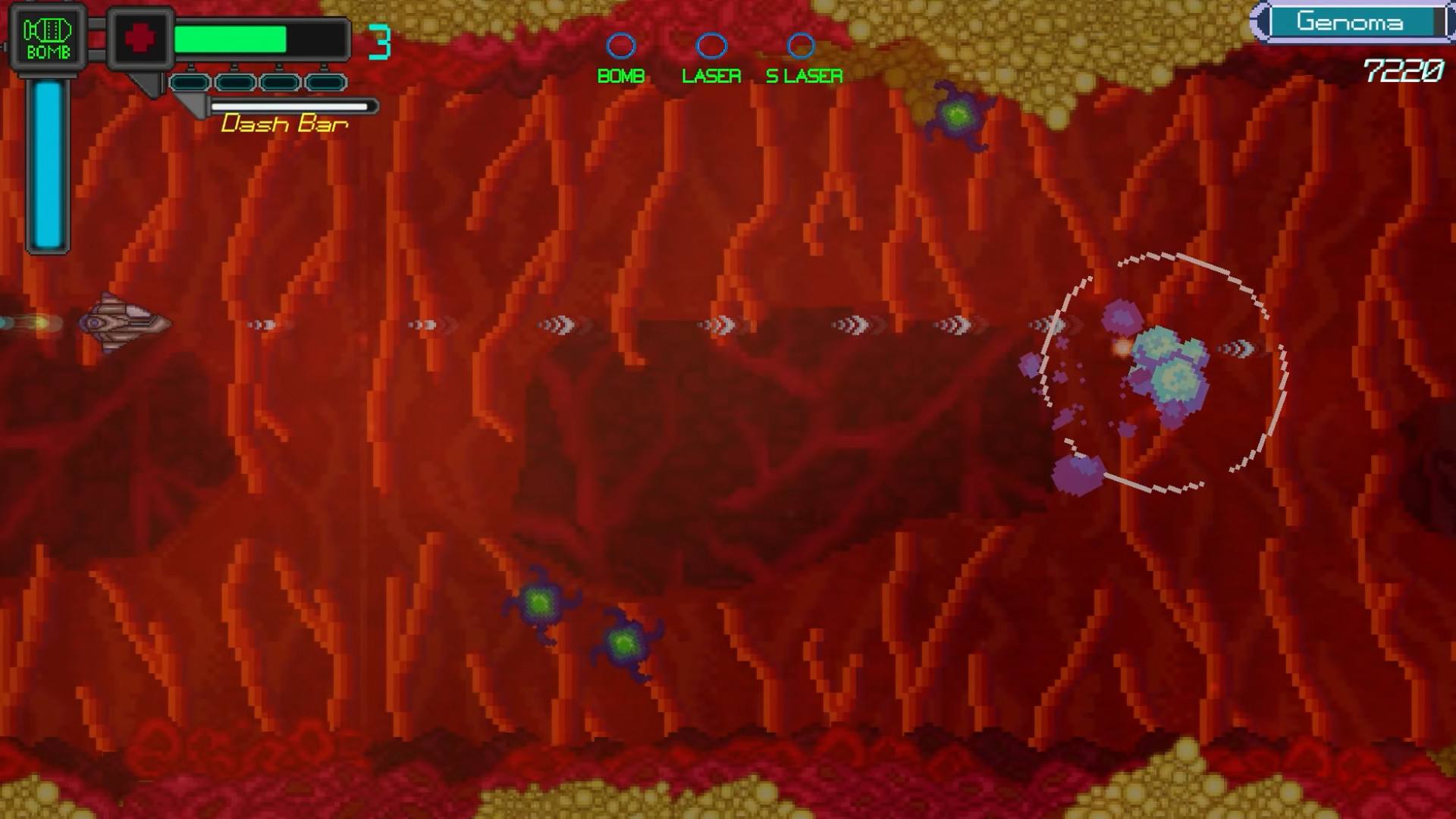This screenshot has width=1456, height=819.
Task: Select the Dash Bar label text
Action: 284,123
